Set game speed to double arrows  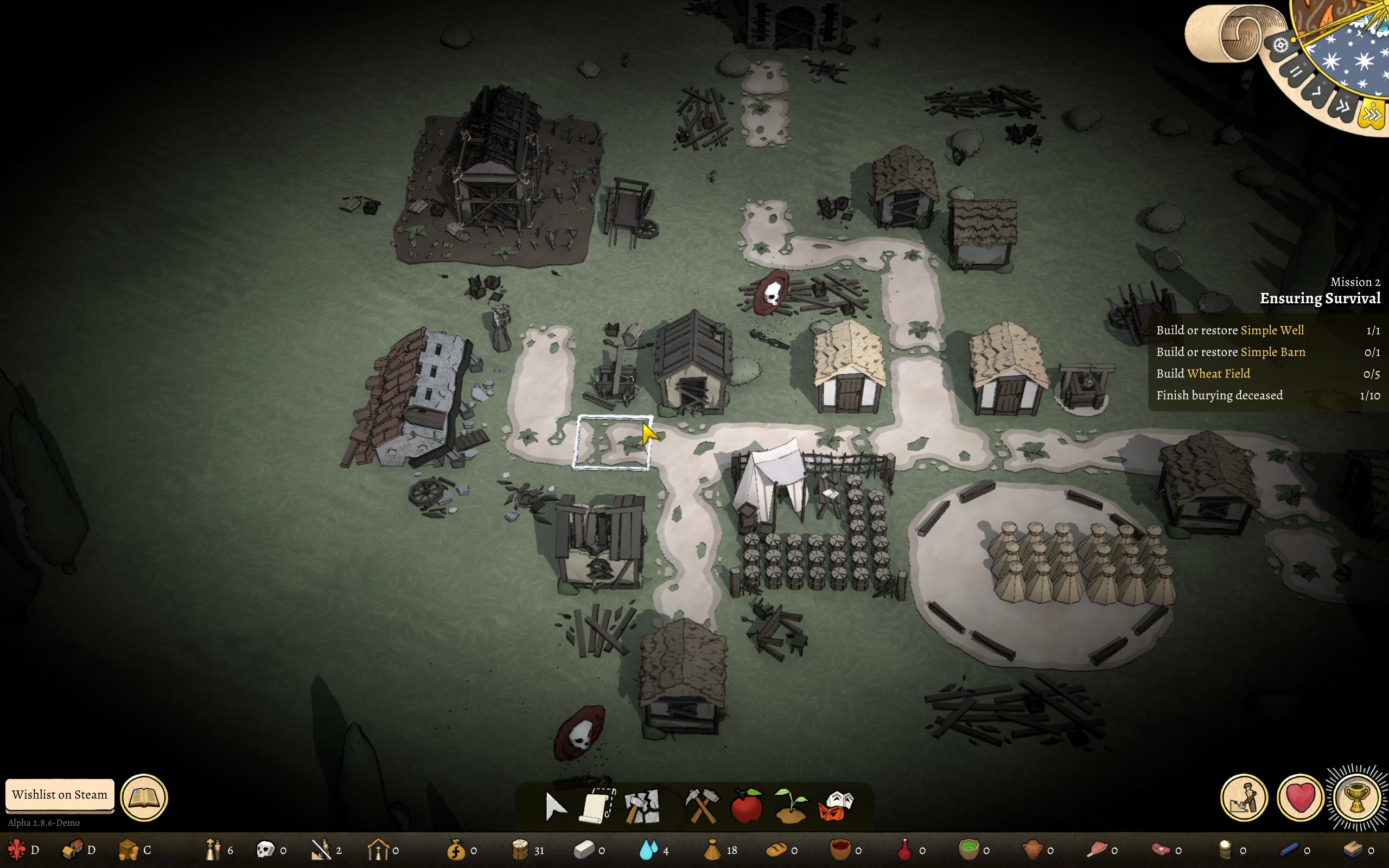pos(1343,106)
